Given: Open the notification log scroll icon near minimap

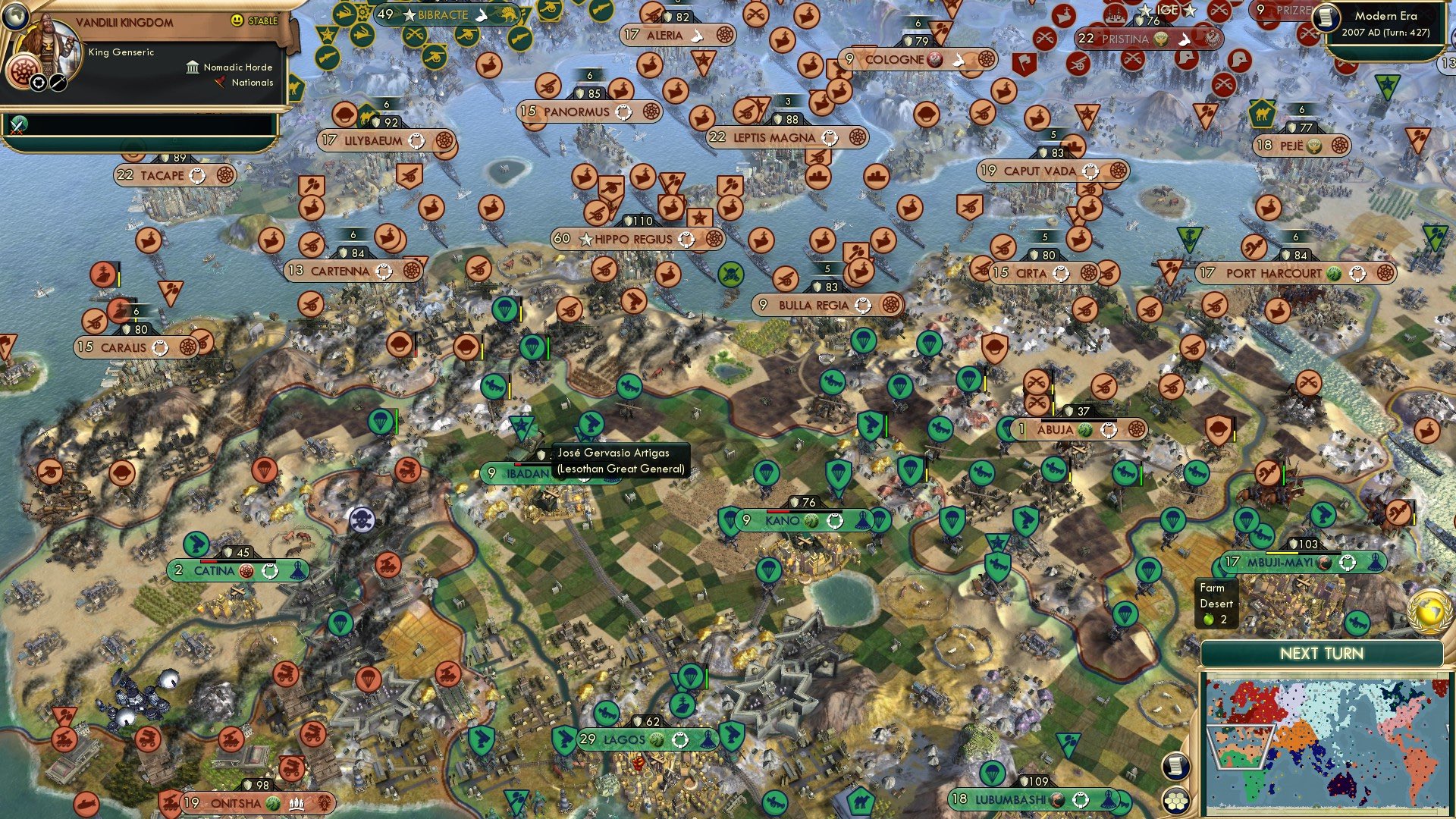Looking at the screenshot, I should pos(1177,767).
